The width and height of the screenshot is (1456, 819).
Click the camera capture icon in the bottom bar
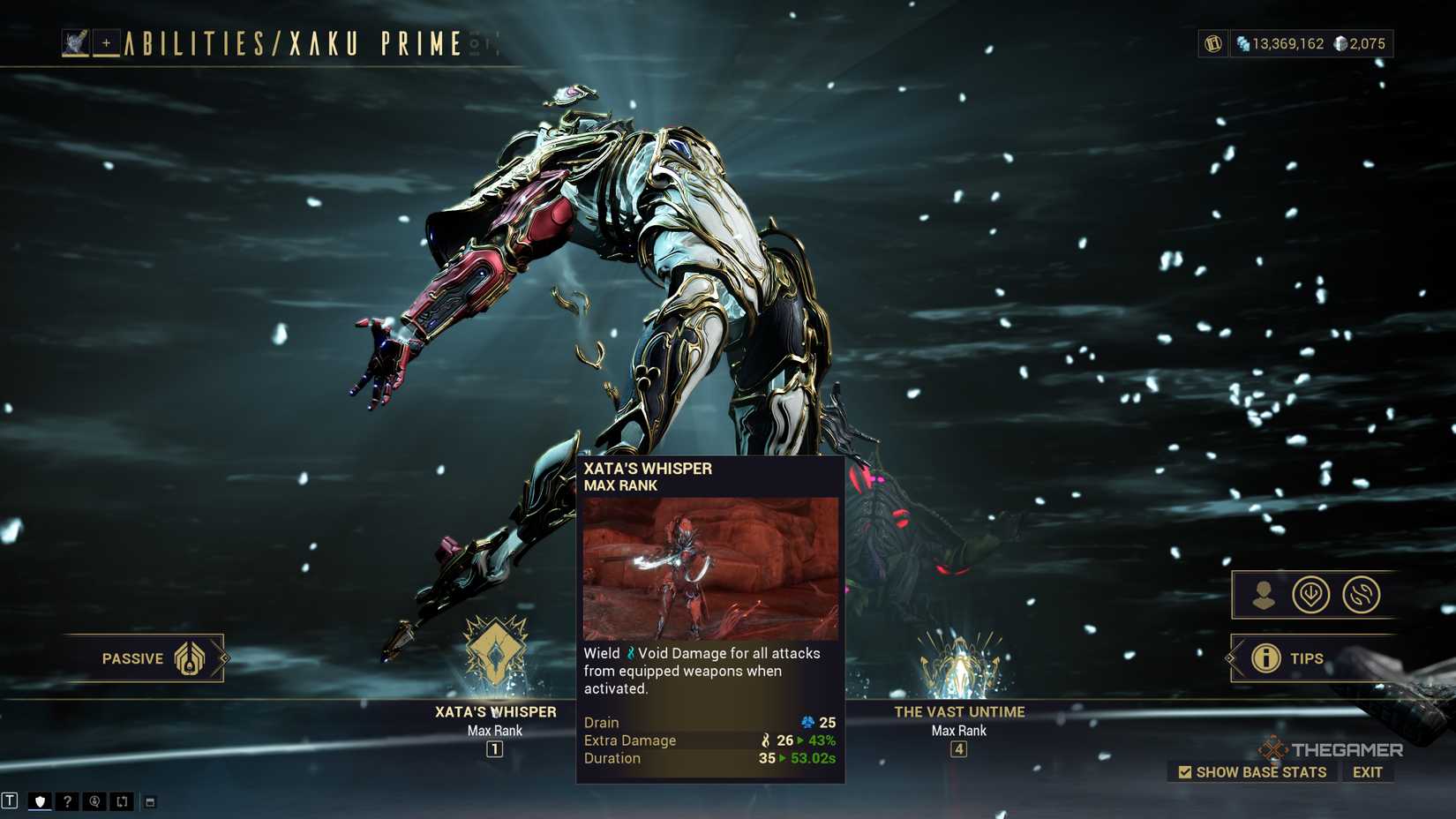[x=94, y=800]
